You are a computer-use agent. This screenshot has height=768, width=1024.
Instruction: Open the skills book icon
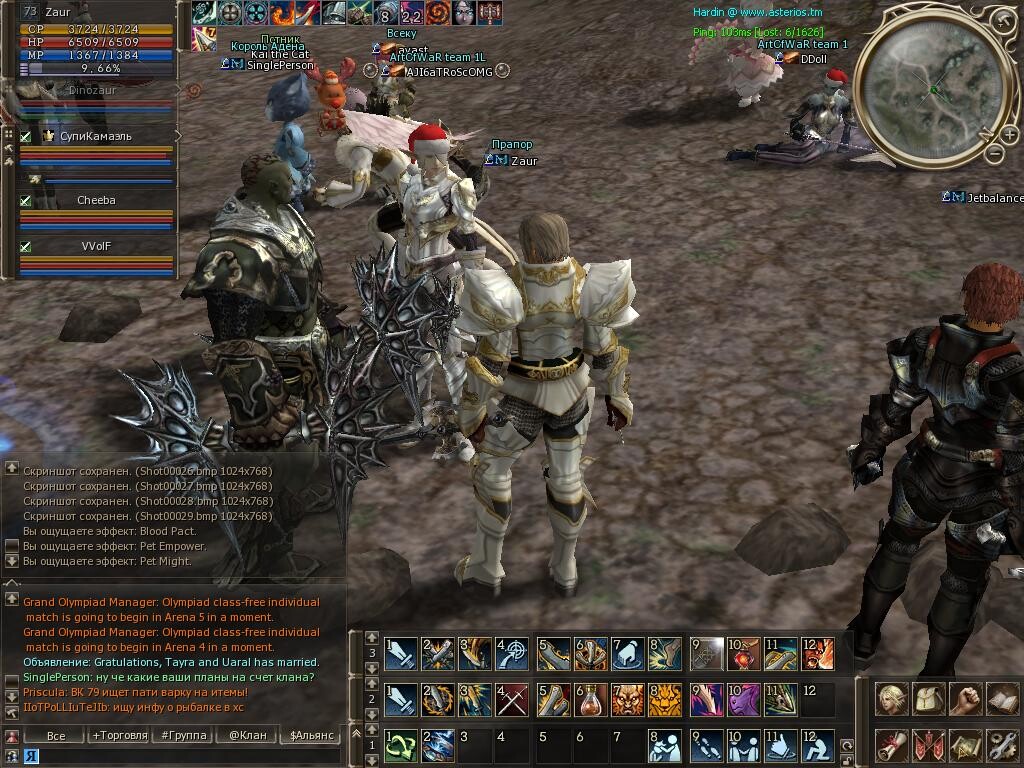click(x=1001, y=699)
